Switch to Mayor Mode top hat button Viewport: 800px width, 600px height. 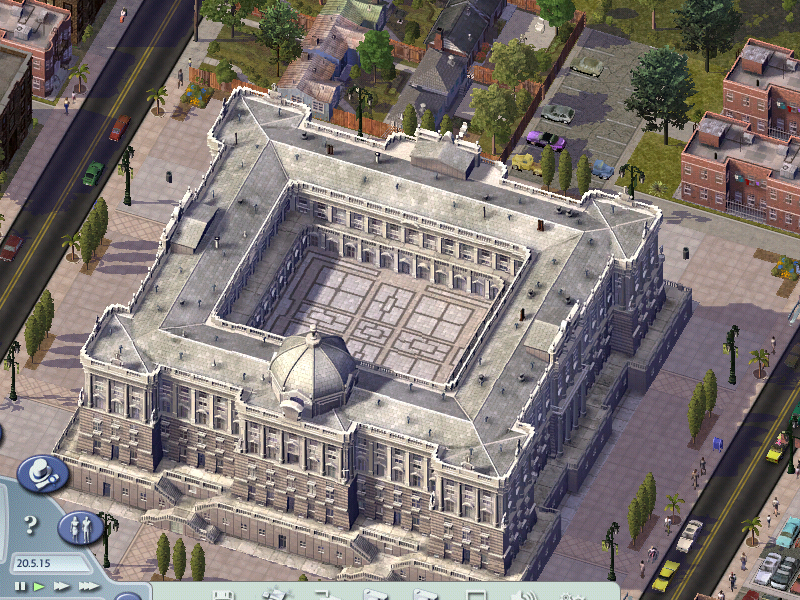click(43, 472)
